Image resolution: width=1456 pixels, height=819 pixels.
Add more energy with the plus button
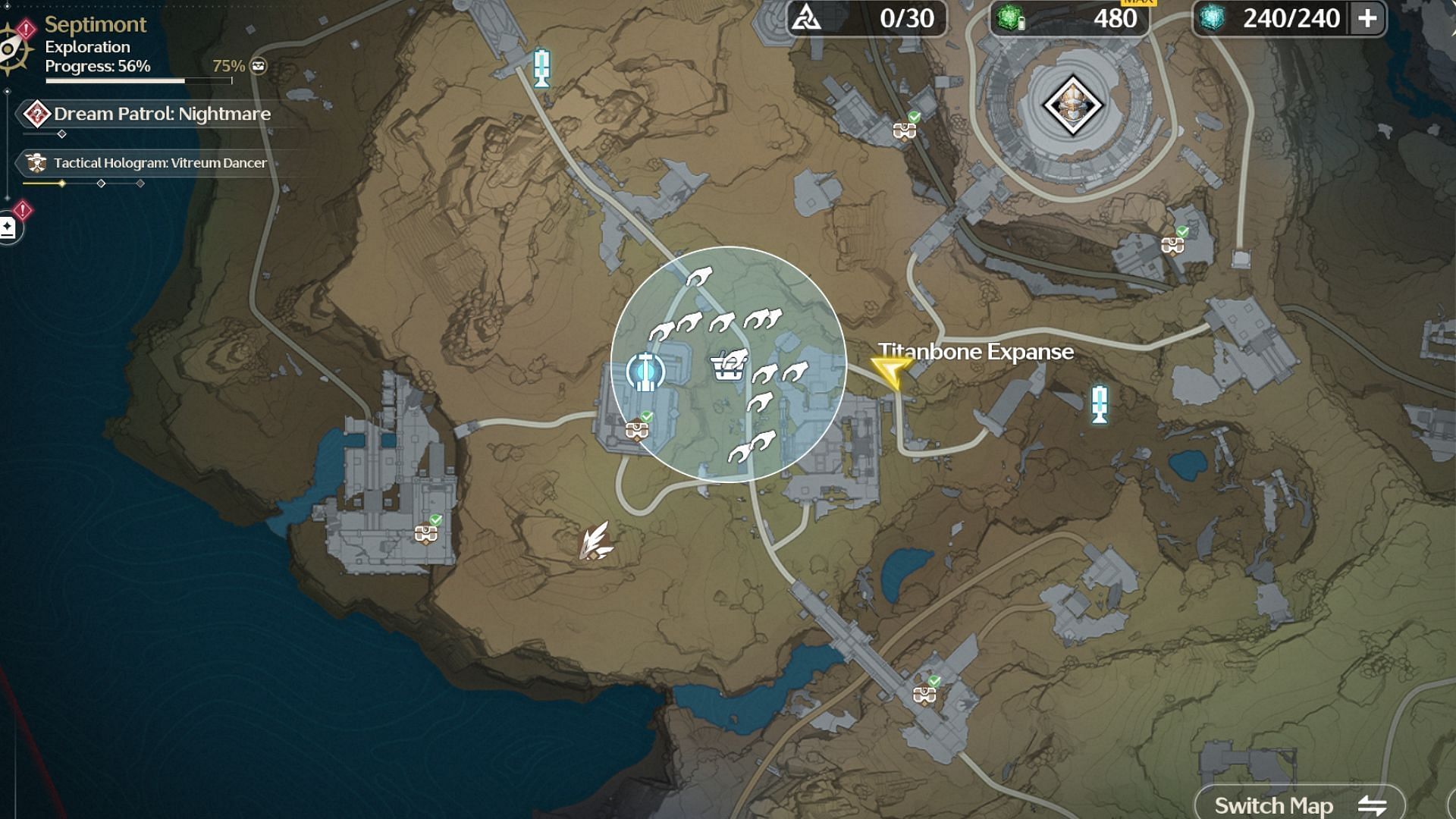[x=1367, y=18]
